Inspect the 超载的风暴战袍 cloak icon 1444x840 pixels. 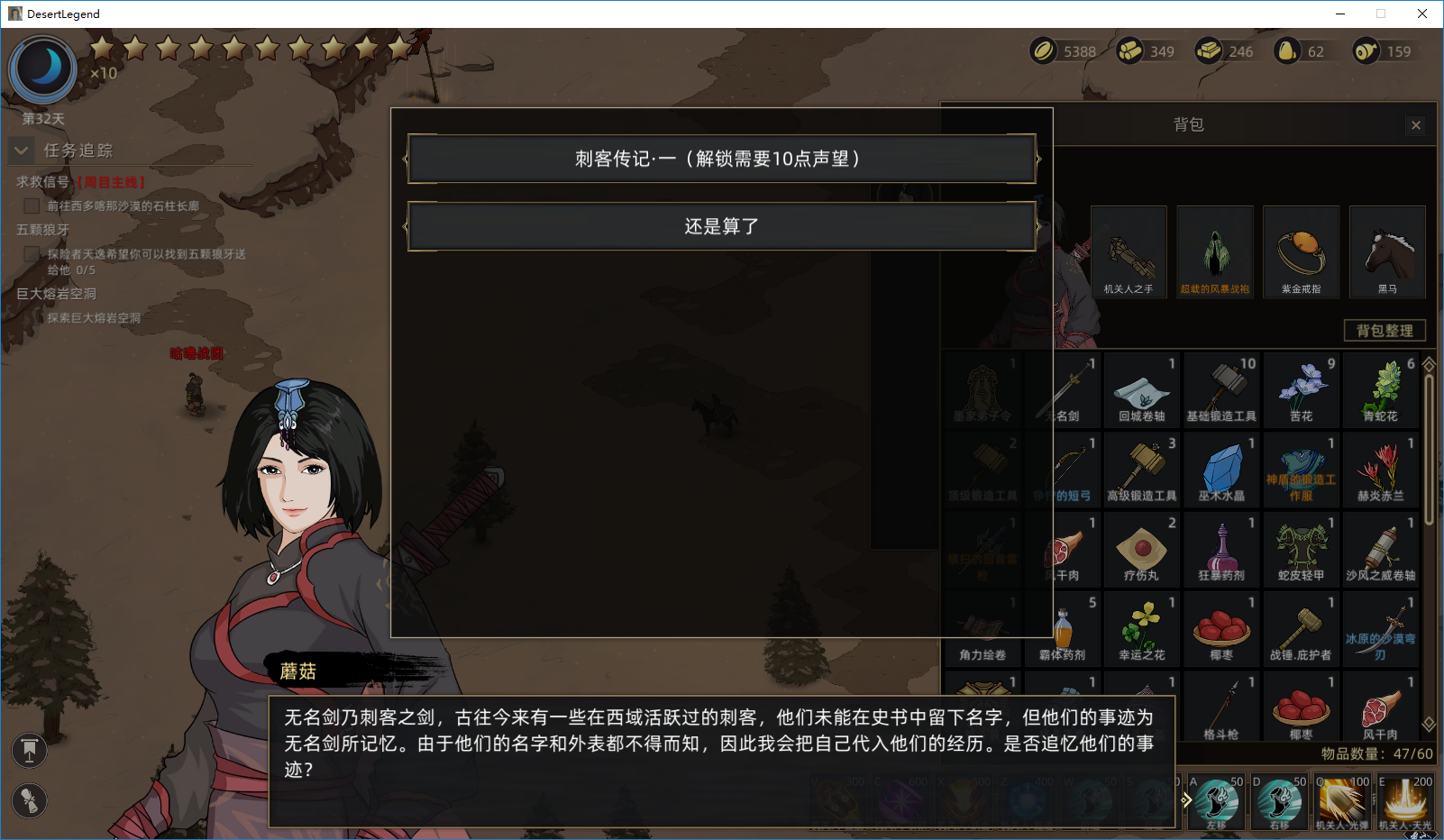pos(1214,251)
